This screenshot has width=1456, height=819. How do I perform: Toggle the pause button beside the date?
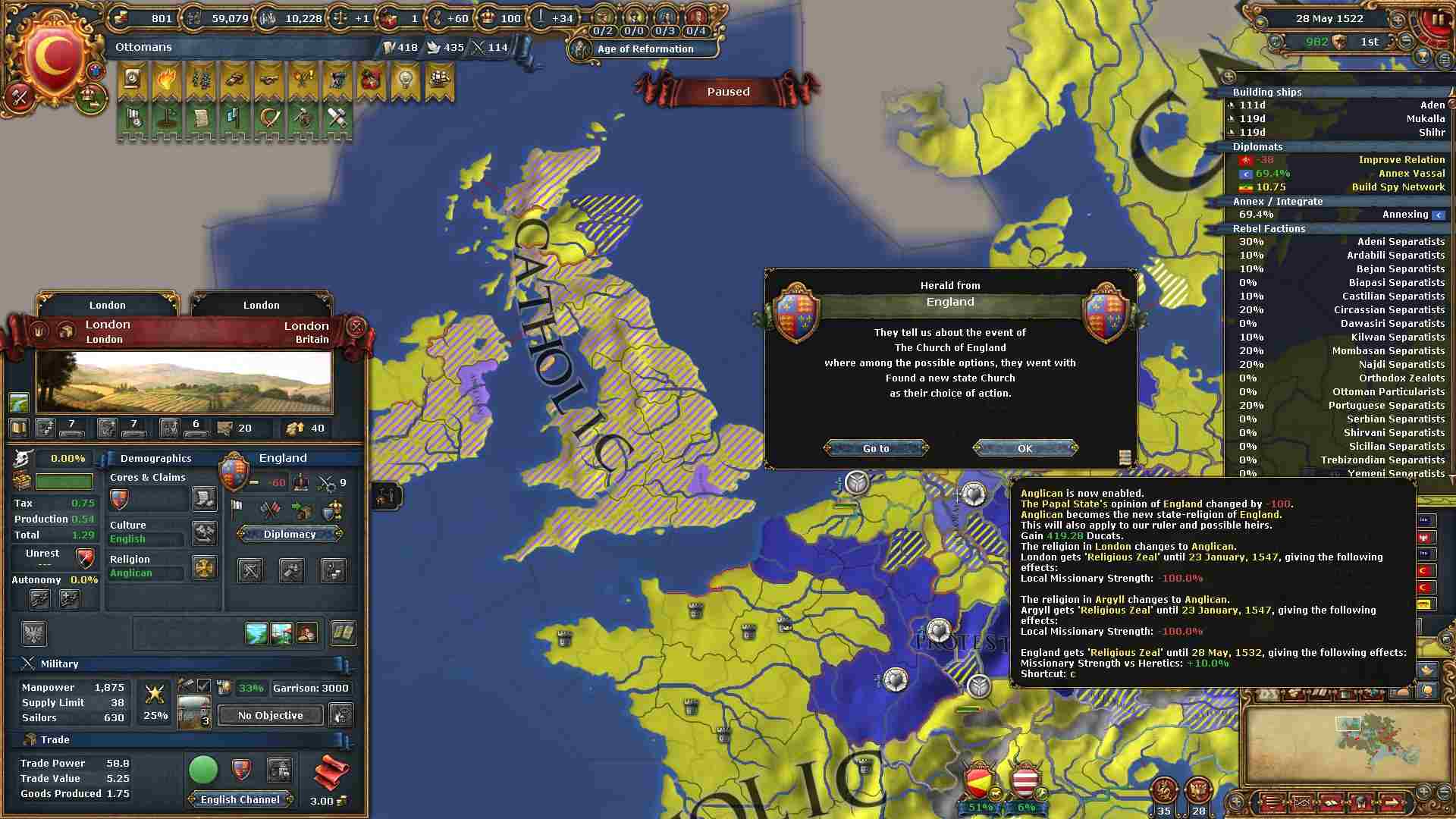[x=1436, y=19]
